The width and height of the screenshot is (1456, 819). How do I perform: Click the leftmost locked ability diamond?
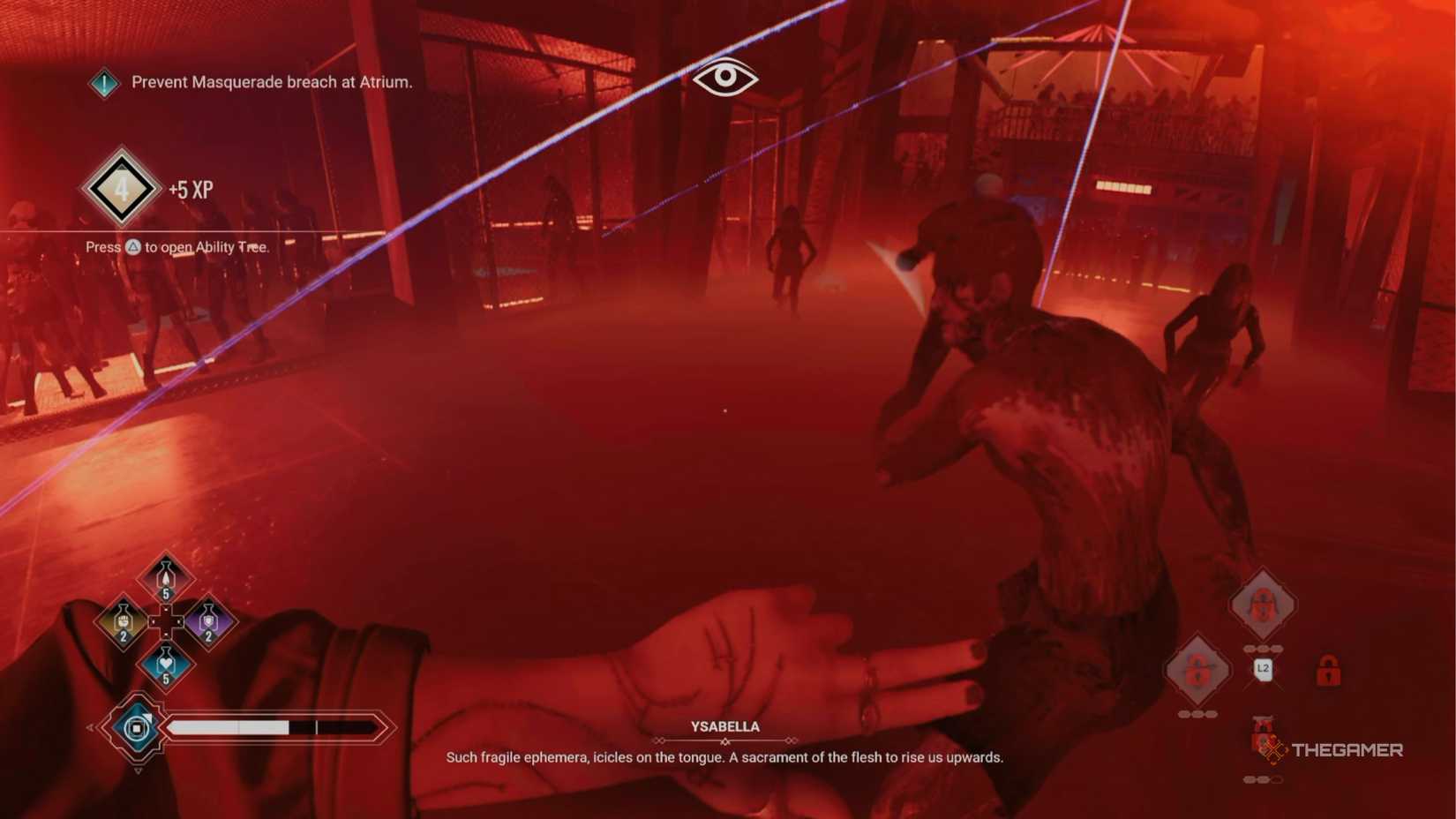click(x=1197, y=668)
